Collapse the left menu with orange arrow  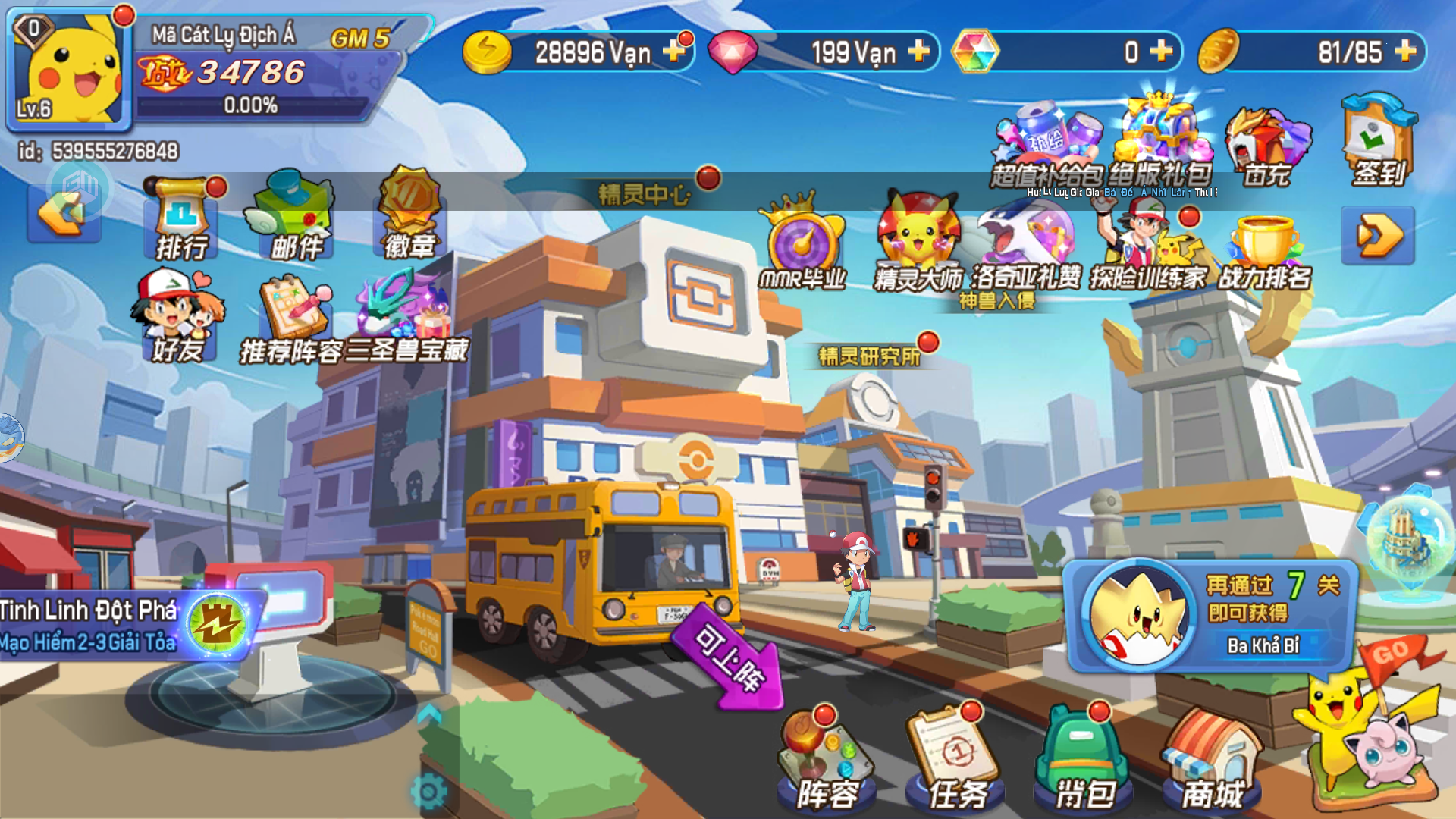(64, 215)
